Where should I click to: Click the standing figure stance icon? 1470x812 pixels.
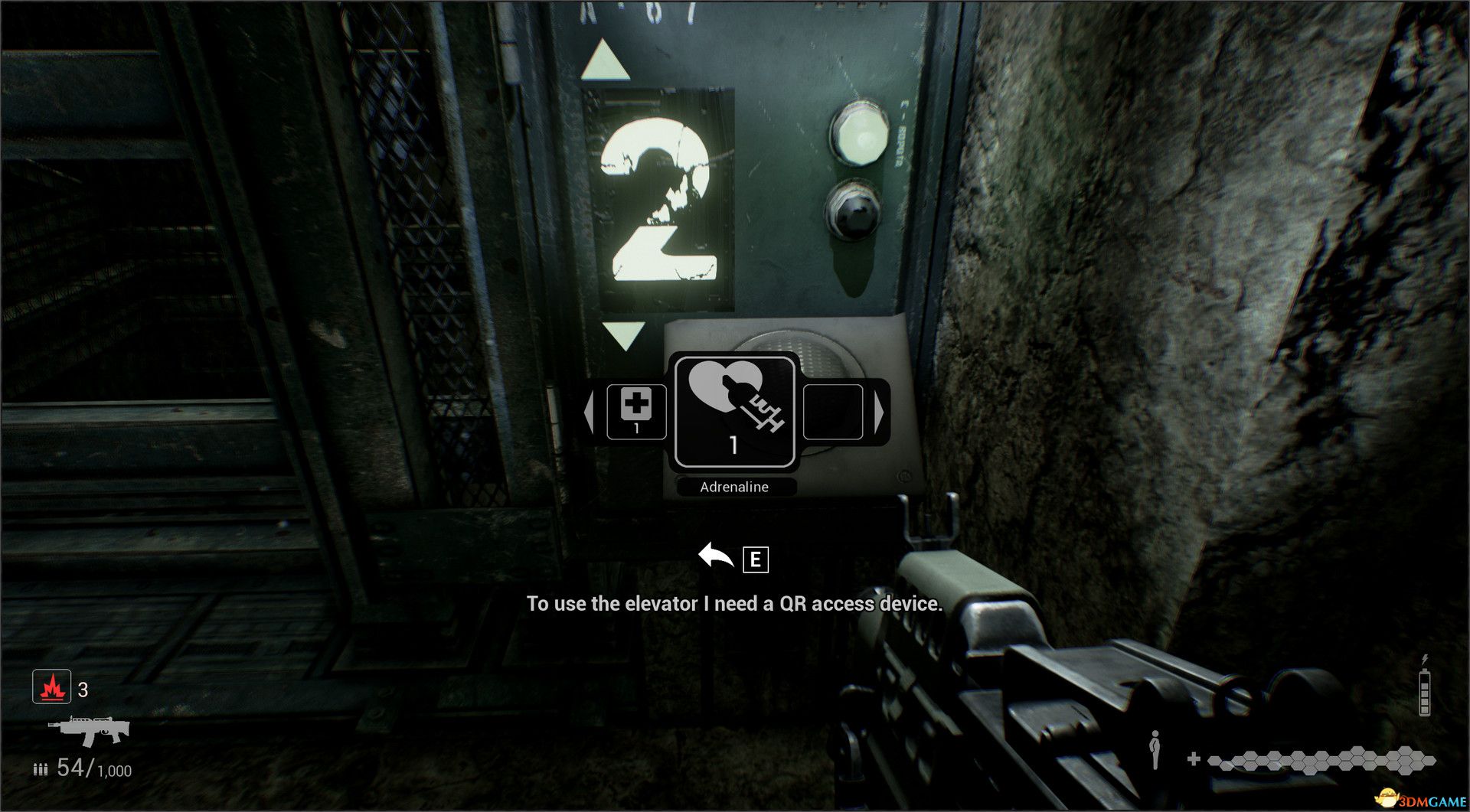(1155, 750)
